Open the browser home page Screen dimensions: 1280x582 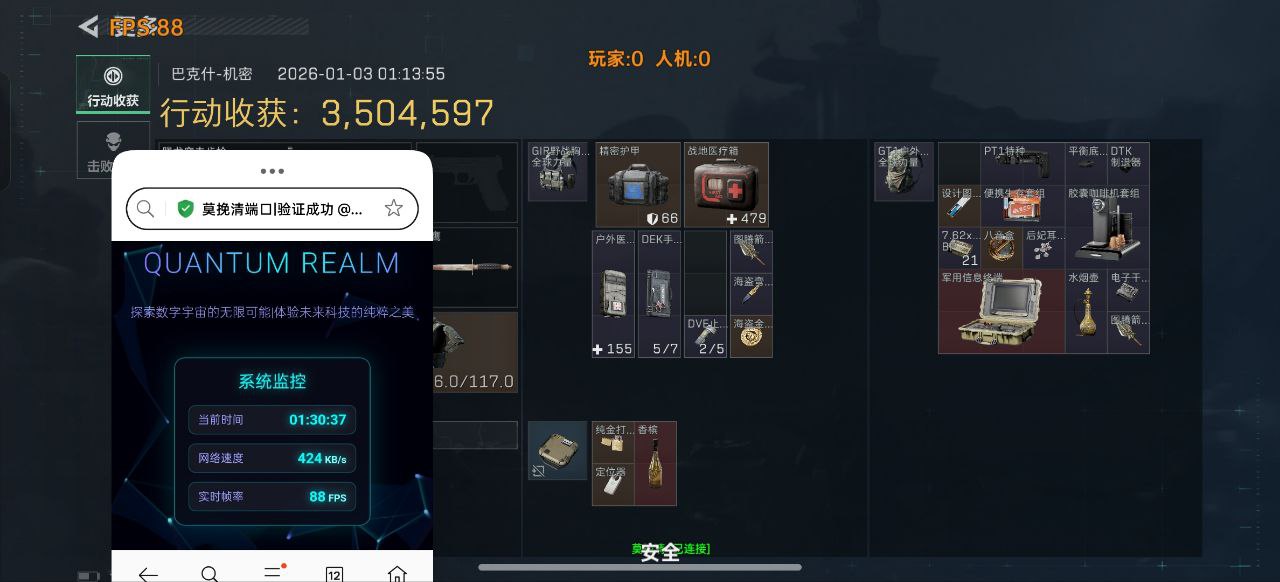tap(397, 574)
